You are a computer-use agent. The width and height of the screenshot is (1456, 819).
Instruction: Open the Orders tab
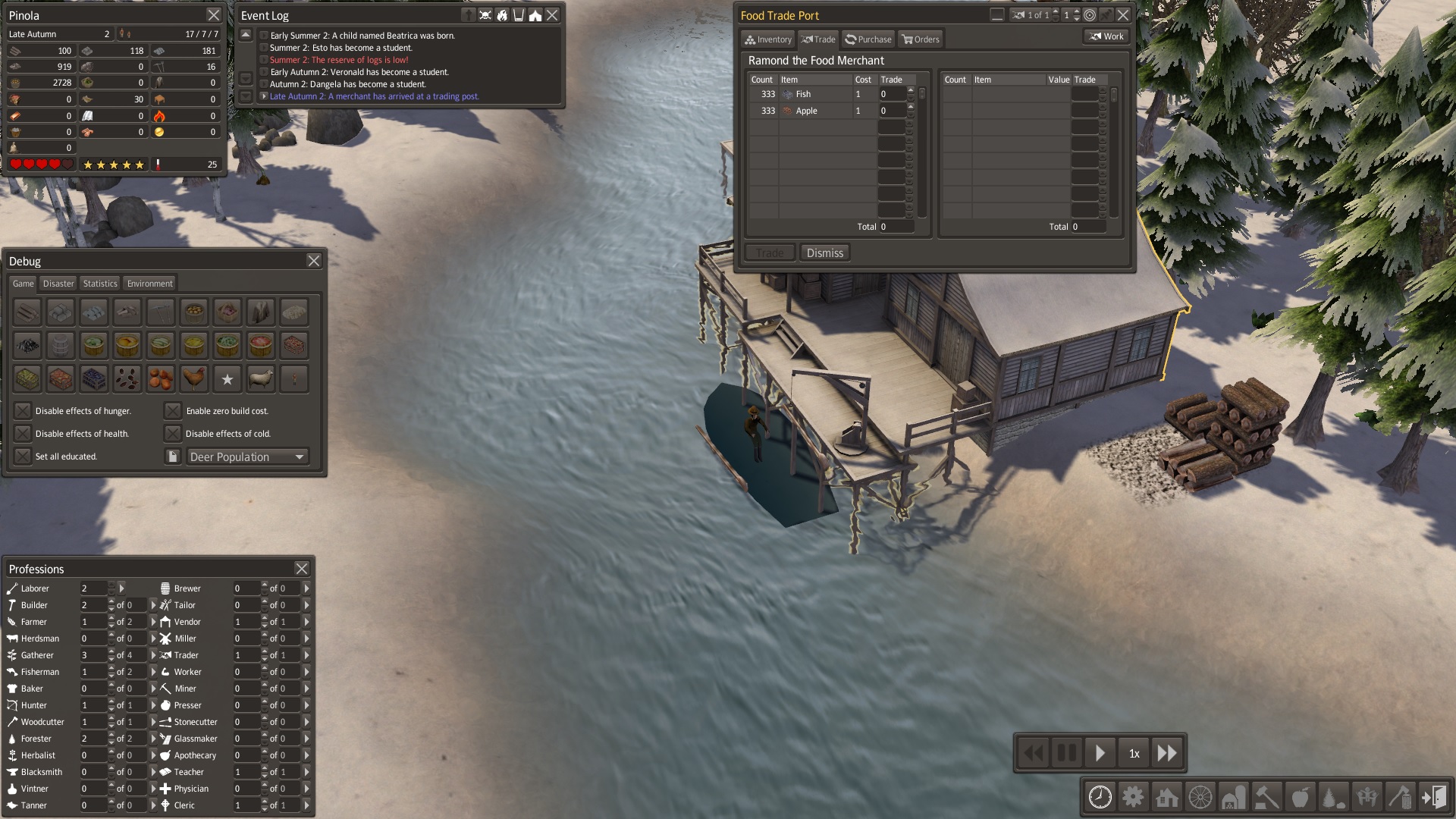tap(921, 39)
